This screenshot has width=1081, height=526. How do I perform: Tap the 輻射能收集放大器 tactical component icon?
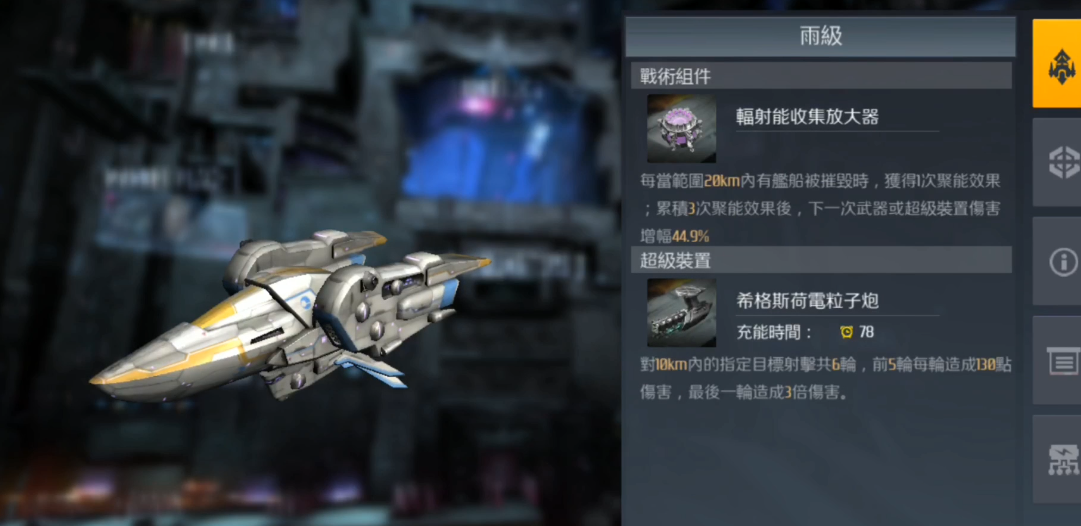681,129
